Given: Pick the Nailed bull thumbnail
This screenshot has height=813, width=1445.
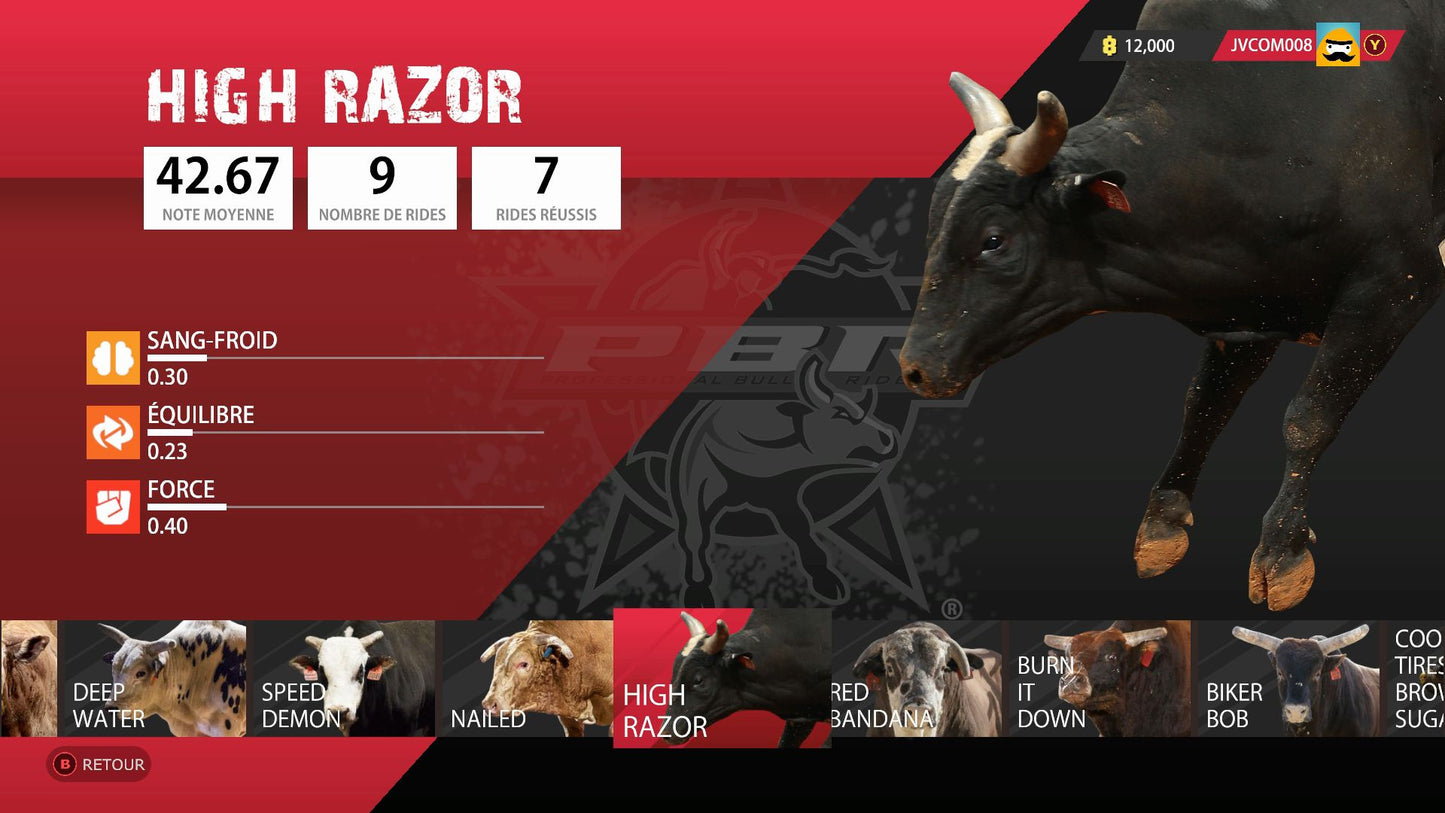Looking at the screenshot, I should coord(527,679).
